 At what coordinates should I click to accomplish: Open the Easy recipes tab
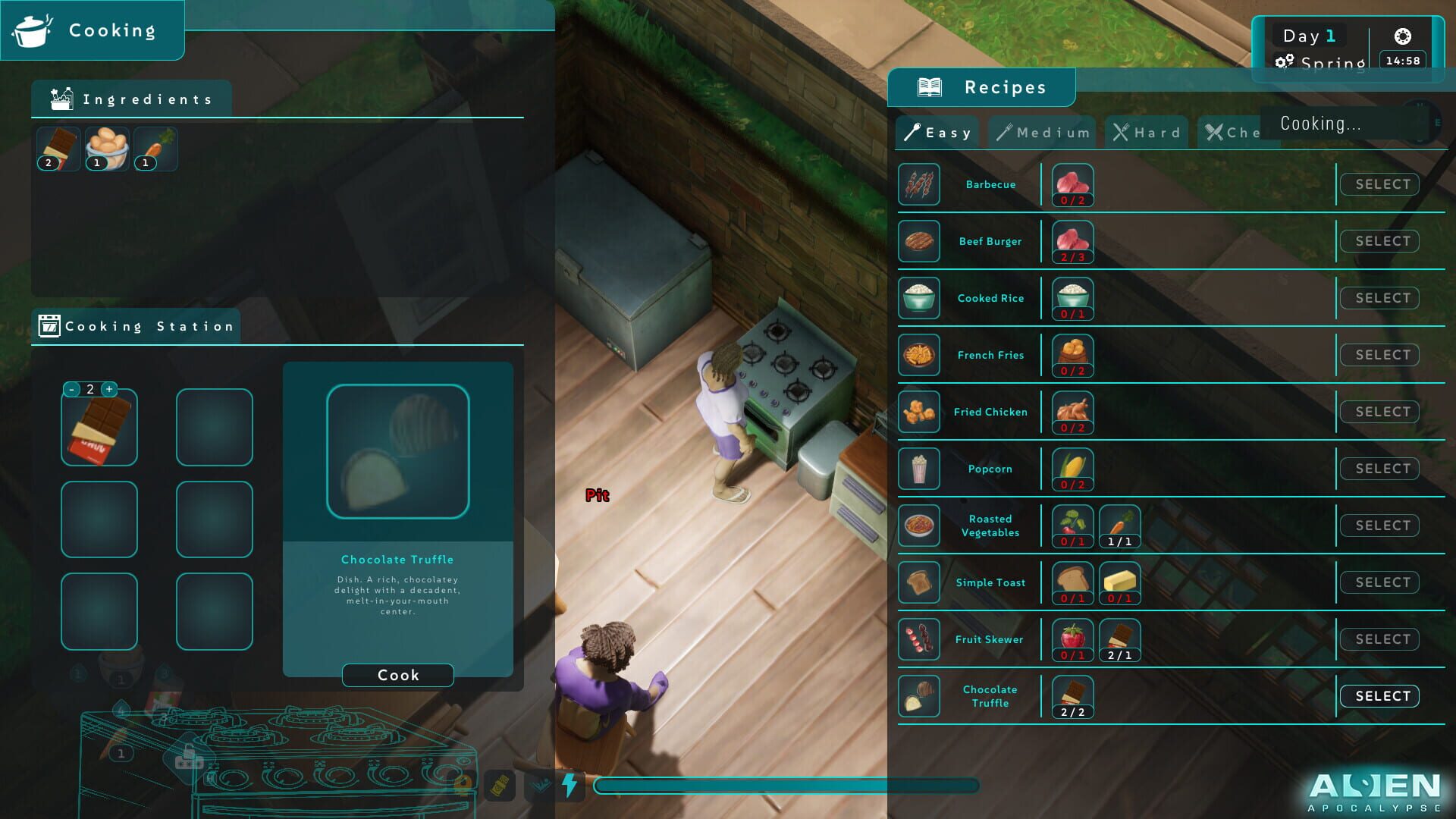(937, 132)
